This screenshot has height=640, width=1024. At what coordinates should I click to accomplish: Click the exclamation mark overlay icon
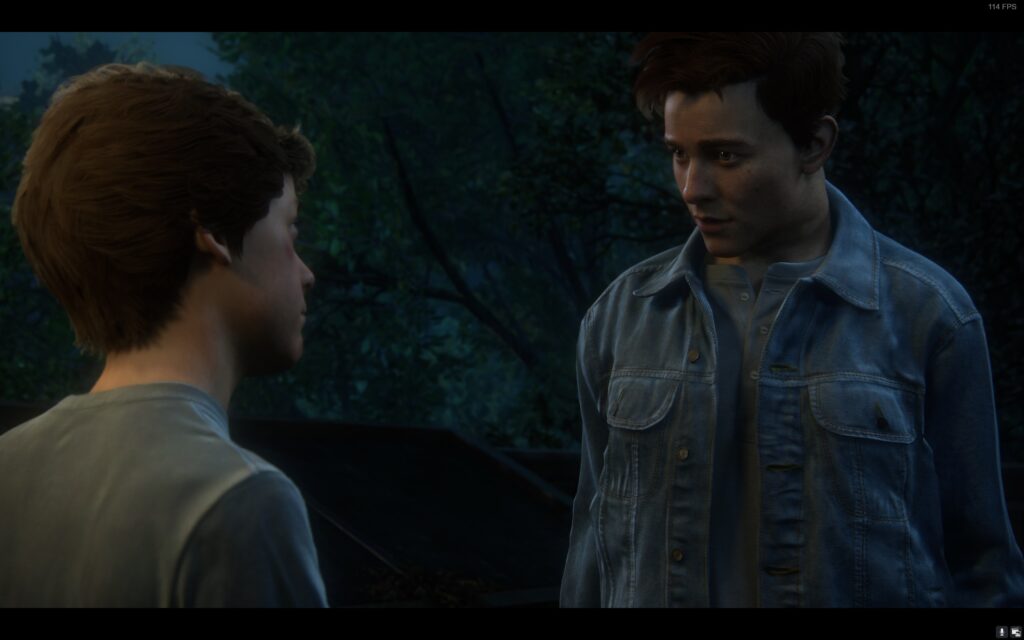pos(1002,631)
